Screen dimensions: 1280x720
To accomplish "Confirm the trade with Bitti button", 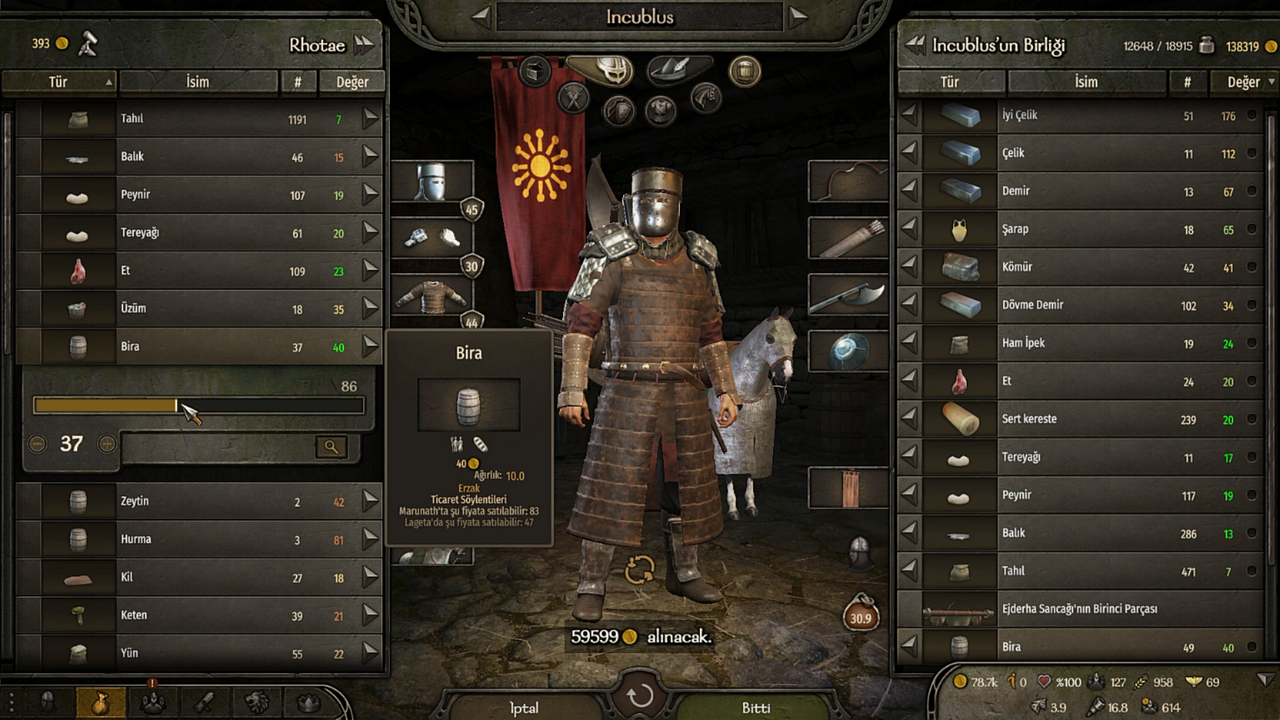I will coord(755,707).
